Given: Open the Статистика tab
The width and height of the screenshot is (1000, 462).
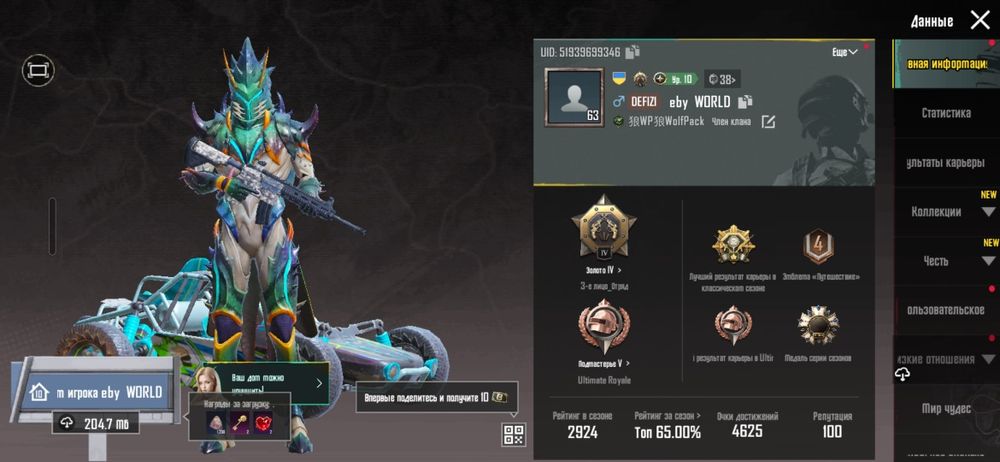Looking at the screenshot, I should pos(945,113).
